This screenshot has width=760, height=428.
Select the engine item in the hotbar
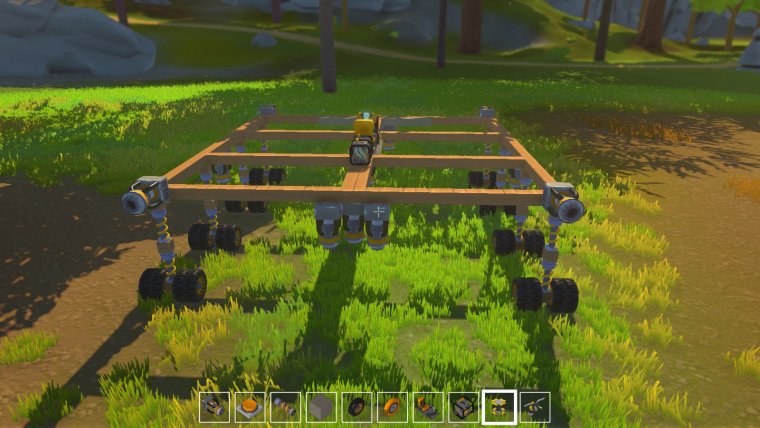point(214,407)
